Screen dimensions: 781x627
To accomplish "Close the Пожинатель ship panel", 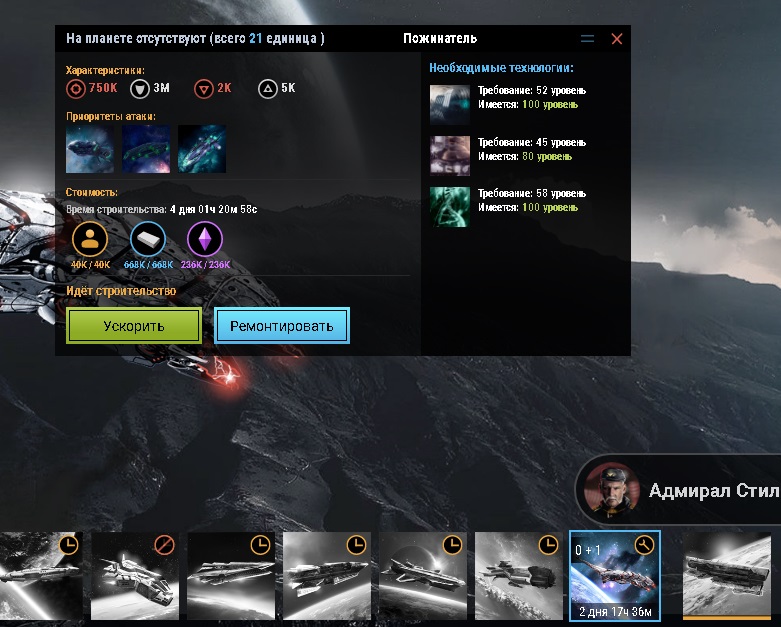I will [616, 39].
